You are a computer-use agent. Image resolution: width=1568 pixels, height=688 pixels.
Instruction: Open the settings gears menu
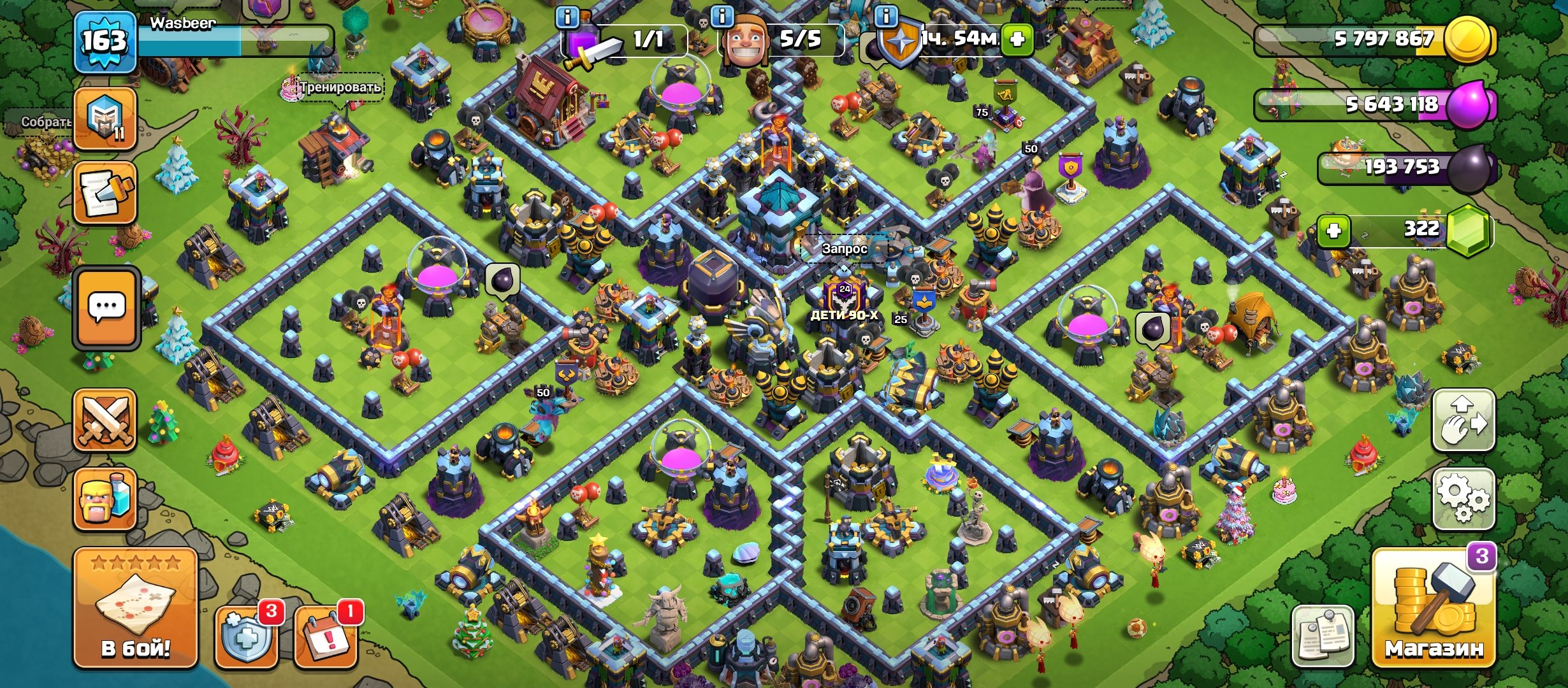click(1463, 499)
